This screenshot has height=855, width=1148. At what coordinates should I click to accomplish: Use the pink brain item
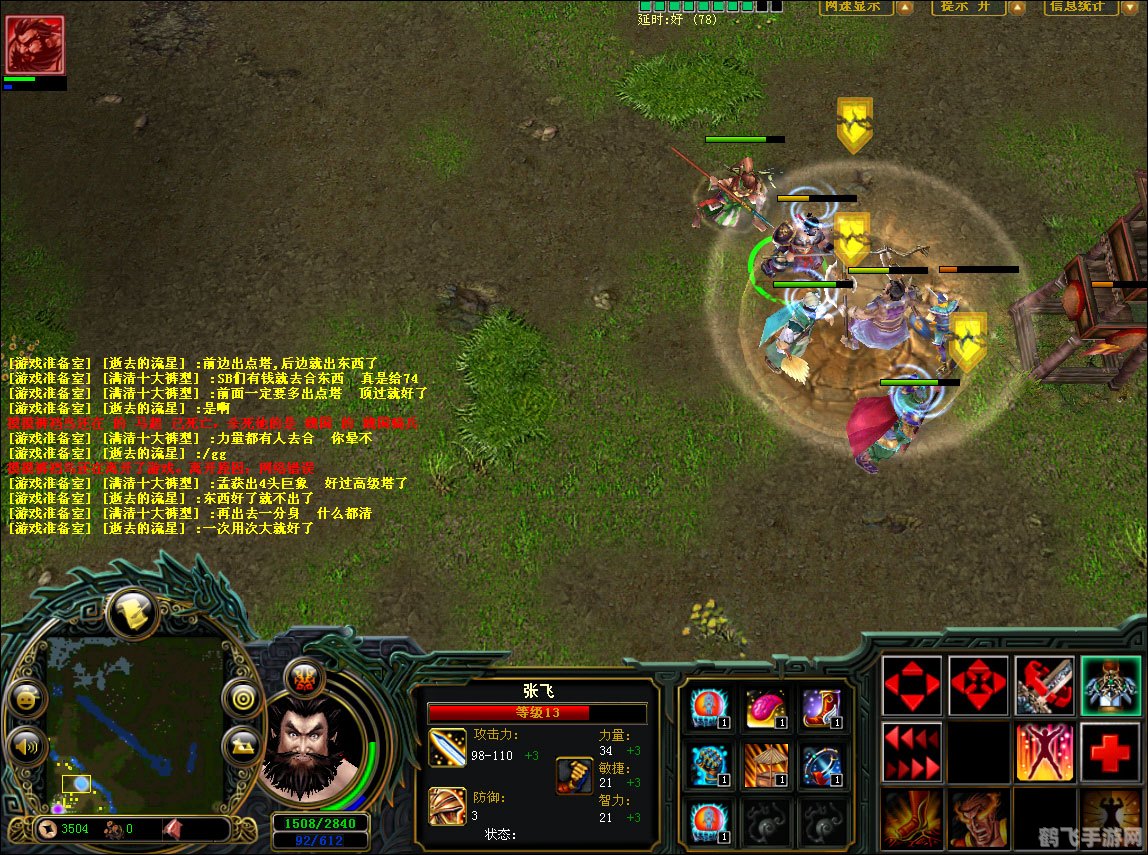(x=765, y=706)
